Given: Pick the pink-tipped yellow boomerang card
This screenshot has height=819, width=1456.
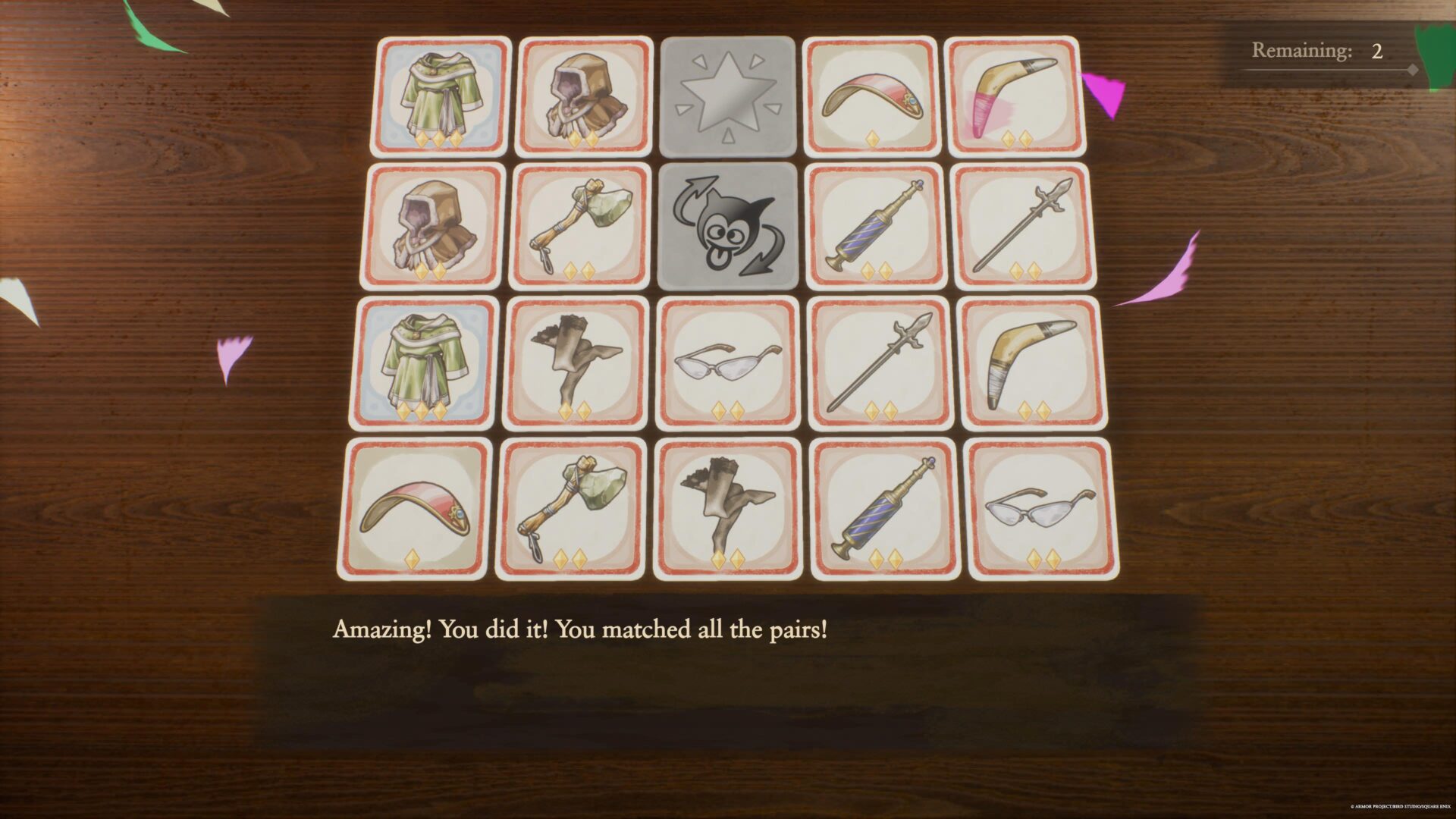Looking at the screenshot, I should (x=1012, y=96).
